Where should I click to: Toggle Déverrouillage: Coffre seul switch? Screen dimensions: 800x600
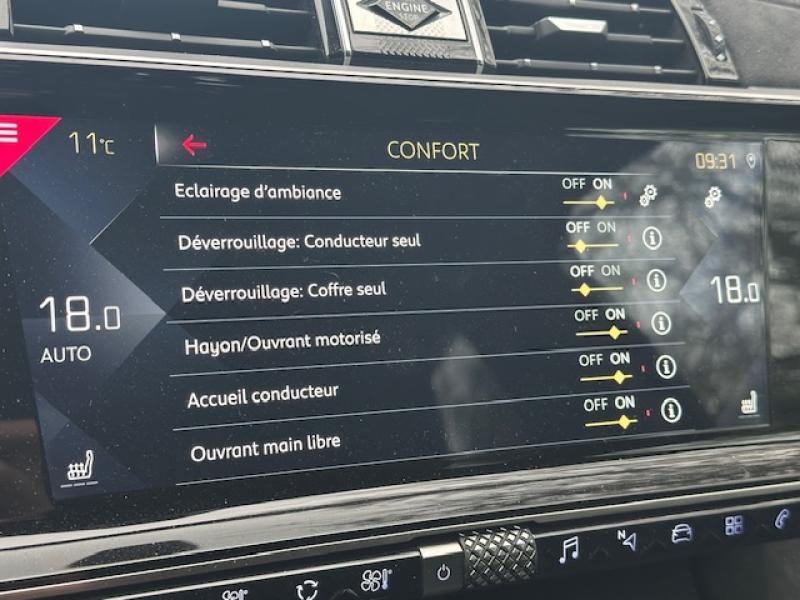coord(596,289)
